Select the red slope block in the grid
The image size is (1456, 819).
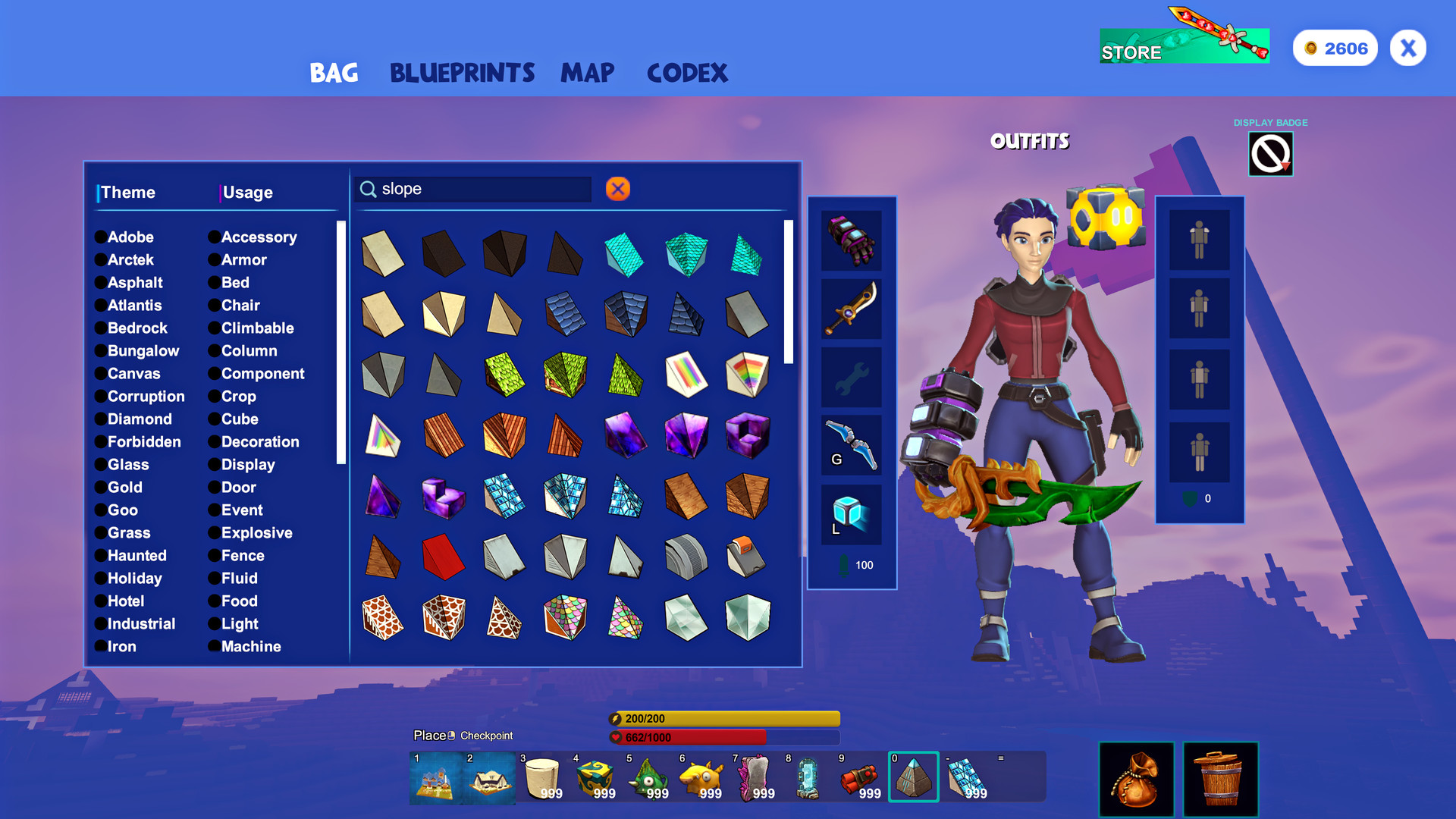pos(444,557)
